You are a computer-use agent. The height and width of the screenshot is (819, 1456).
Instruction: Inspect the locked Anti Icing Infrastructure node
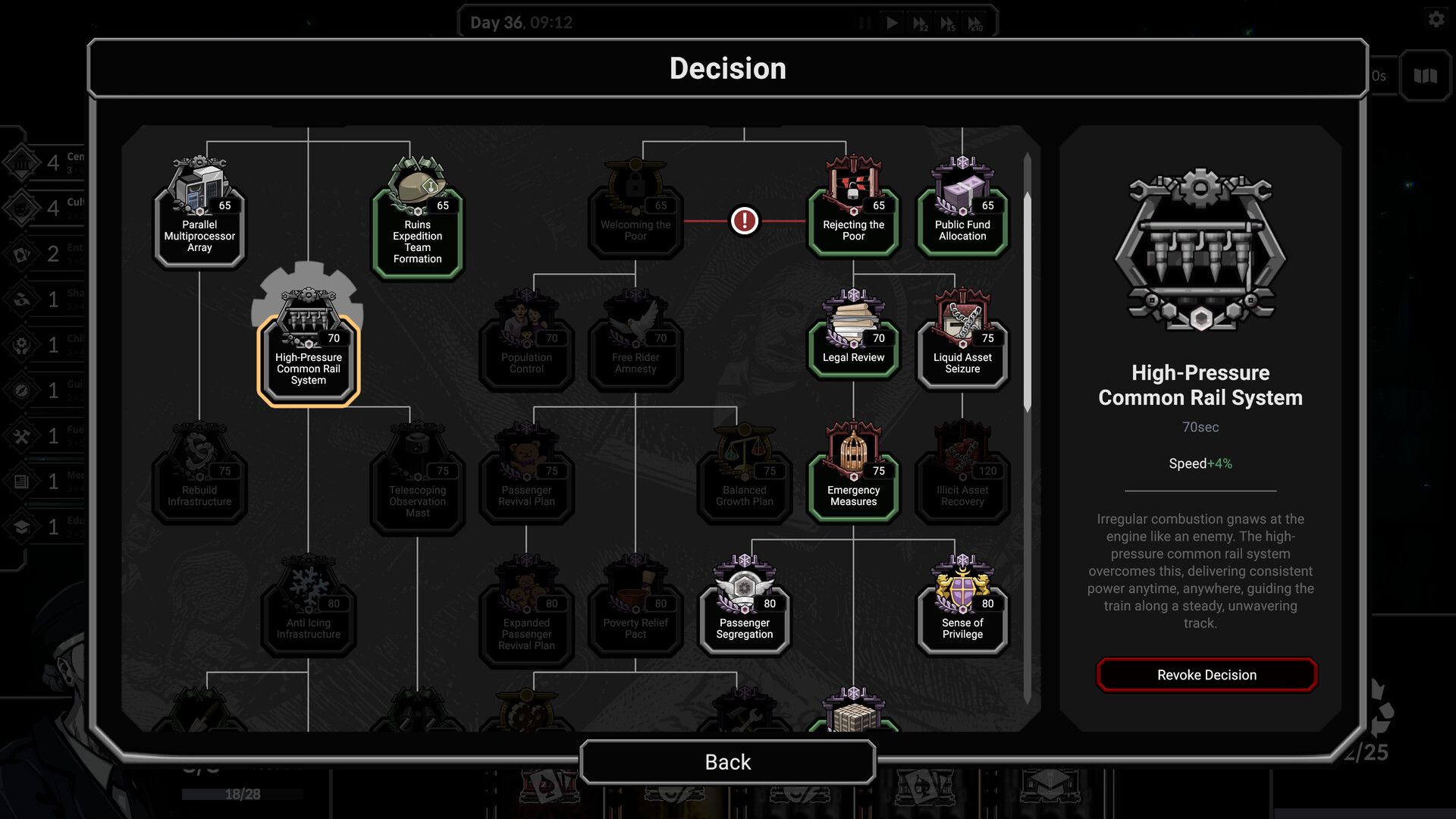click(x=308, y=610)
